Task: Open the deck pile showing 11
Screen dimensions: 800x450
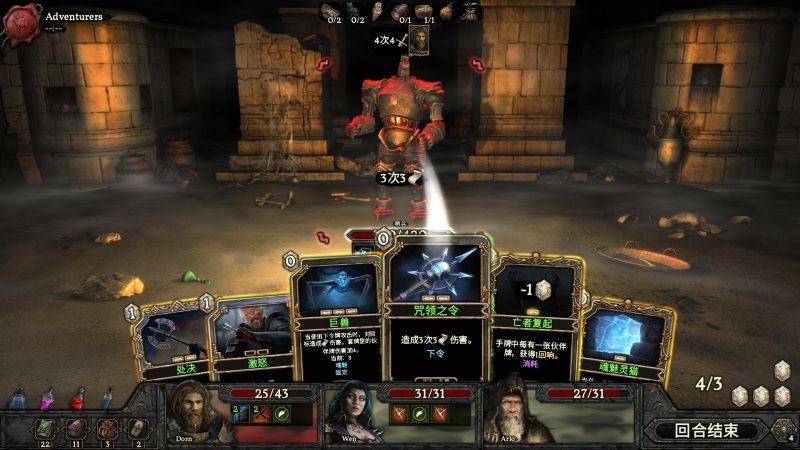Action: pos(78,428)
